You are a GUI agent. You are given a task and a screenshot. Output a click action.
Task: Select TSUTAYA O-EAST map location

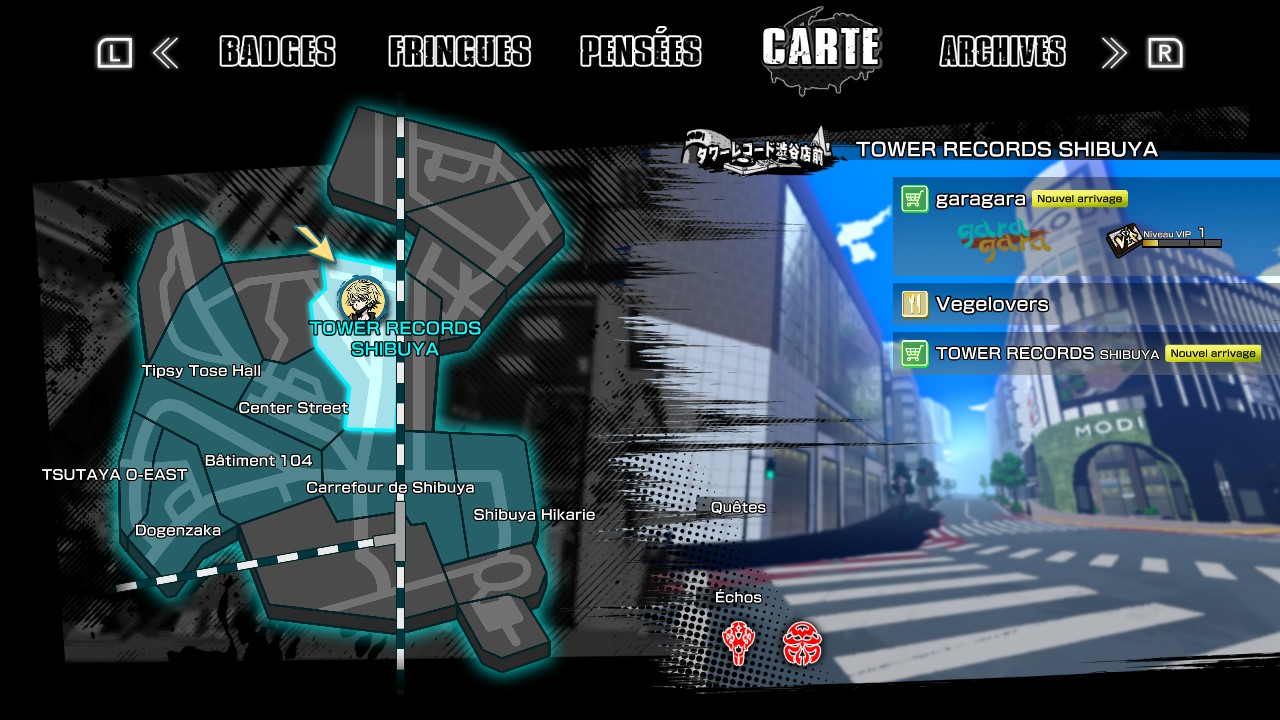[114, 474]
